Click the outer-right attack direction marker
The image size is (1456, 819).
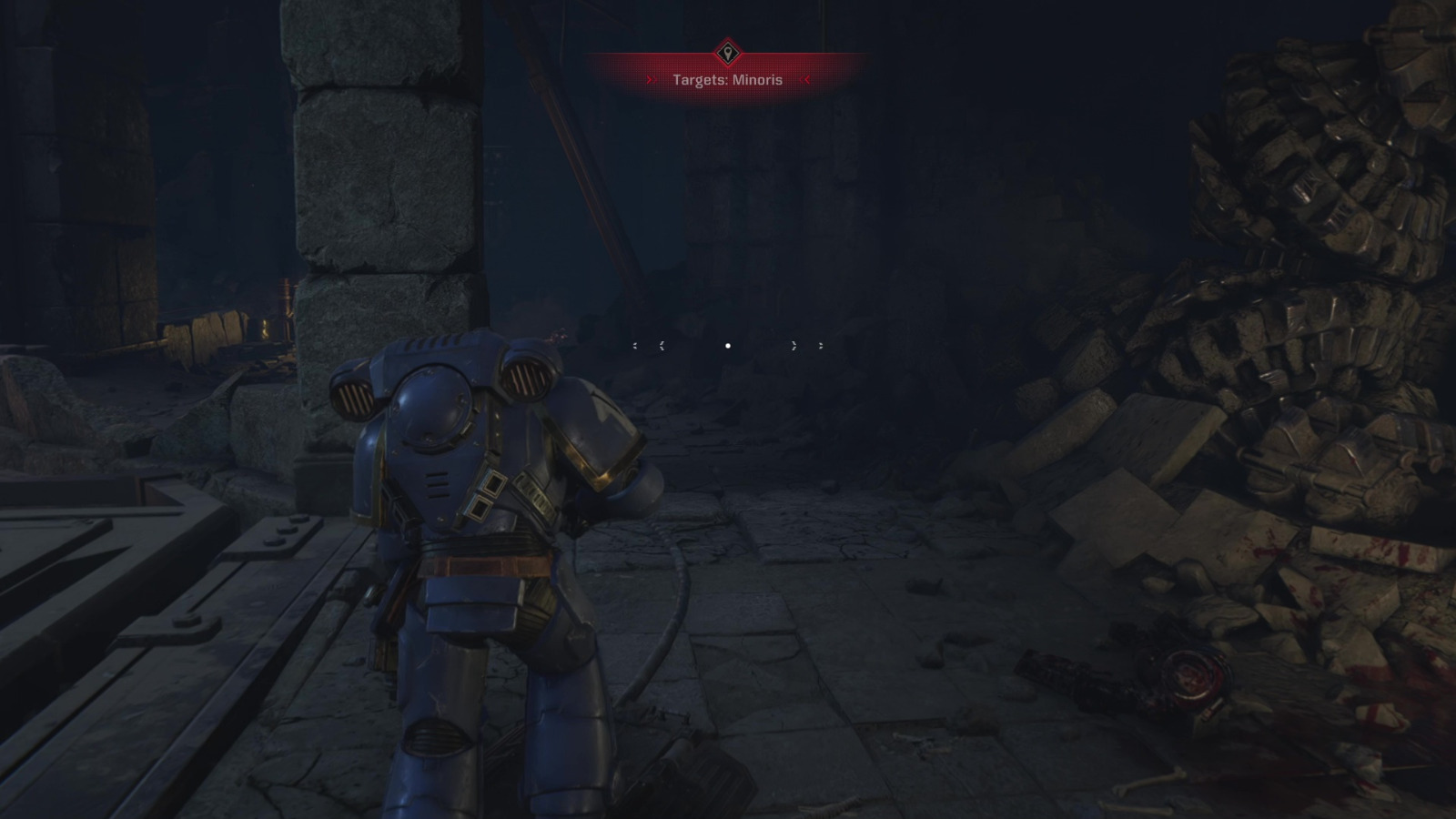pyautogui.click(x=820, y=346)
